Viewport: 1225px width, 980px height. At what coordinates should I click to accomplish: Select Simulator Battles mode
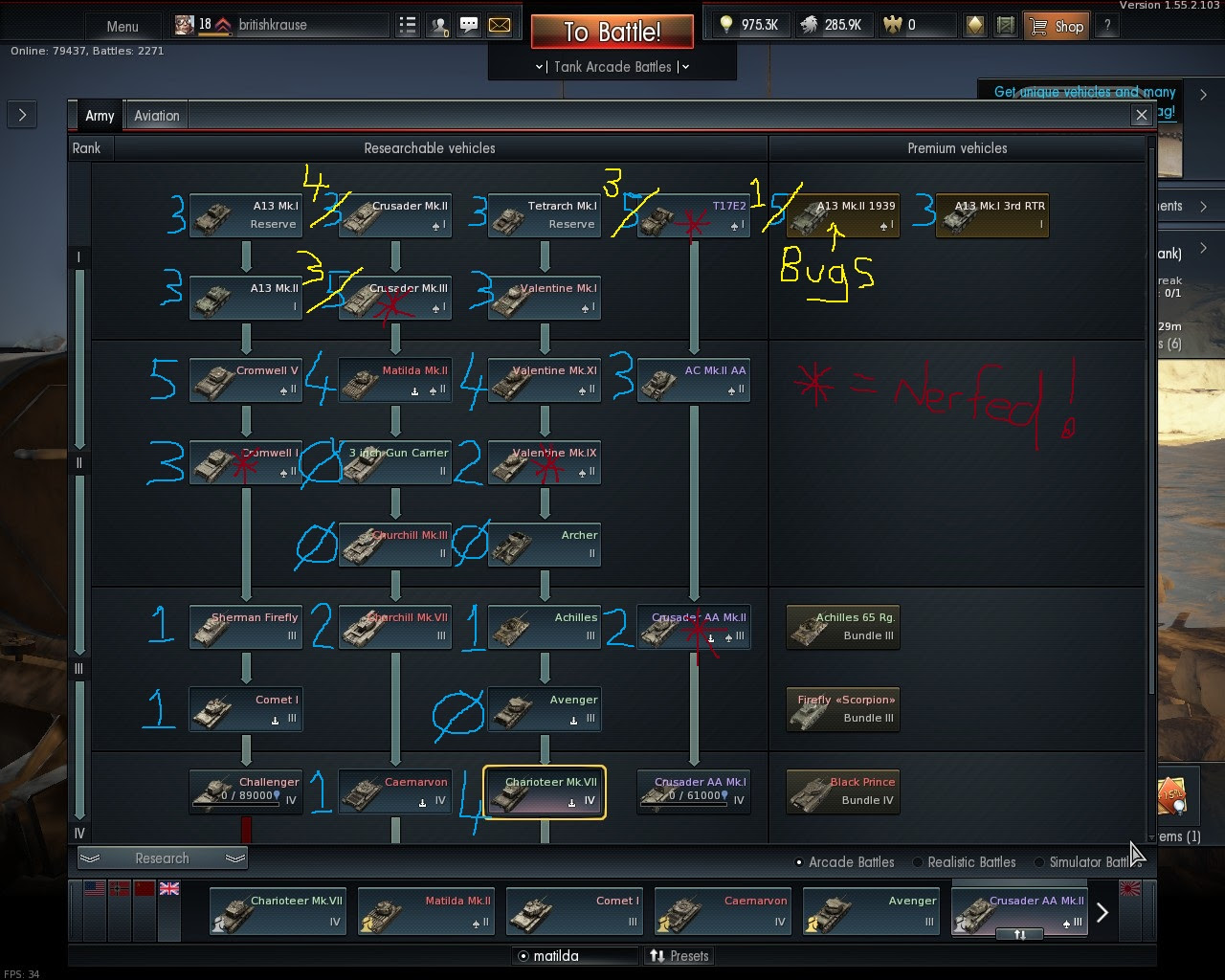point(1039,862)
